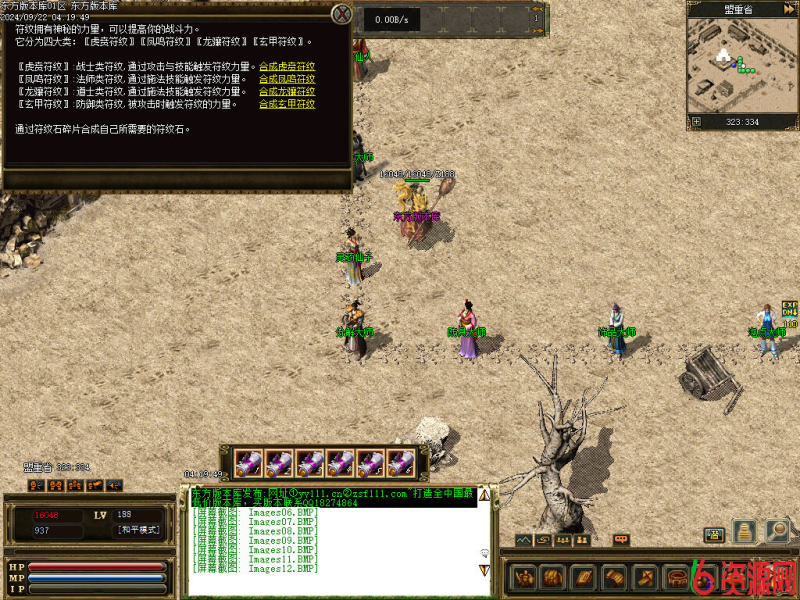The width and height of the screenshot is (800, 600).
Task: Toggle the 和平模式 attack mode
Action: 138,530
